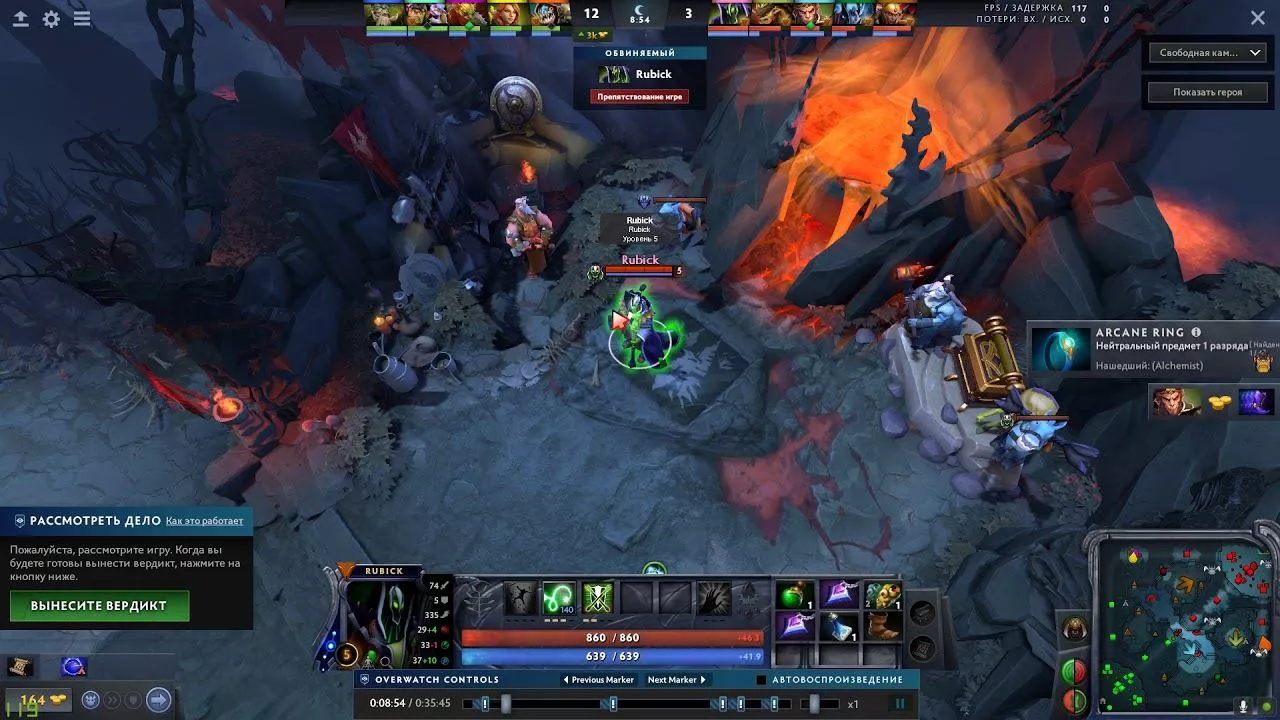Open the hamburger menu icon
This screenshot has height=720, width=1280.
82,19
